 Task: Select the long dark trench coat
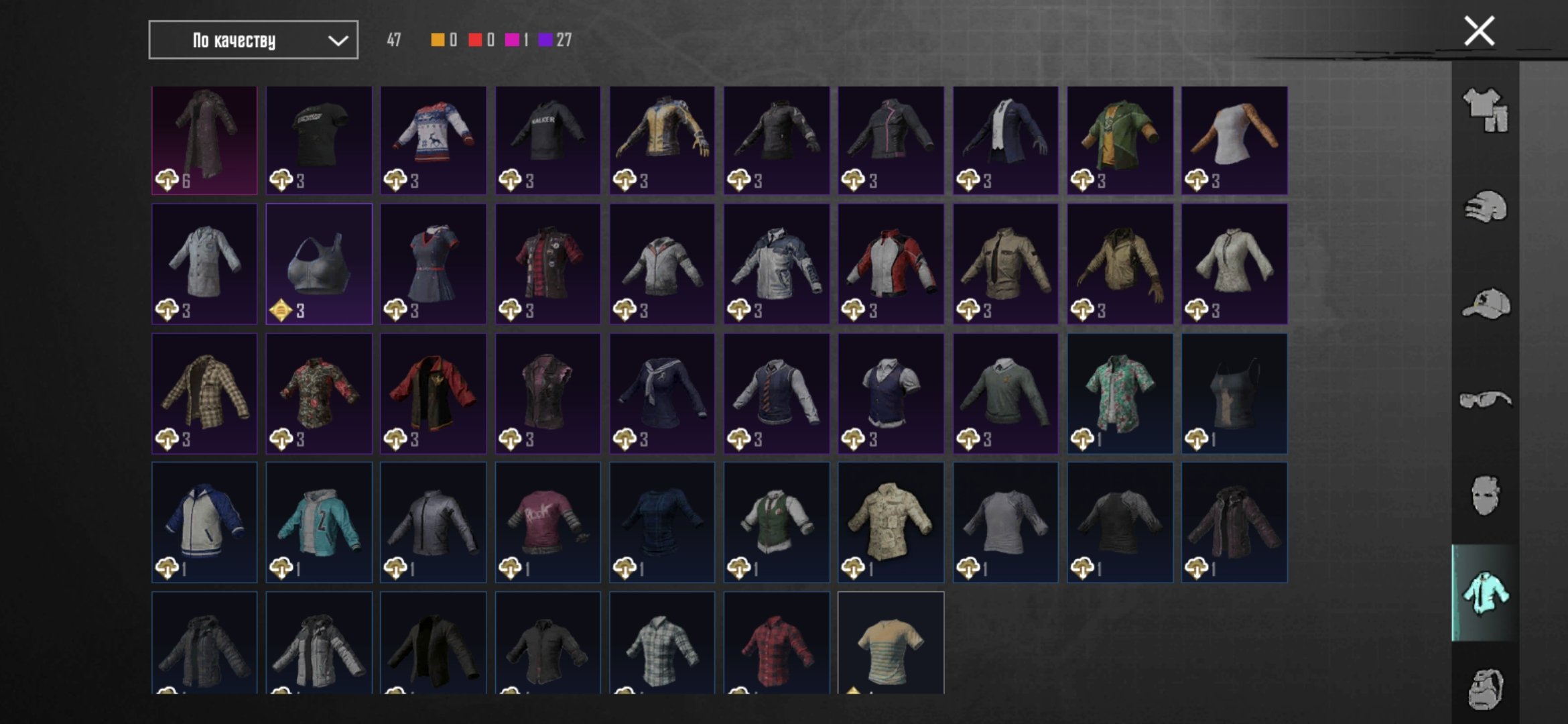(x=204, y=140)
